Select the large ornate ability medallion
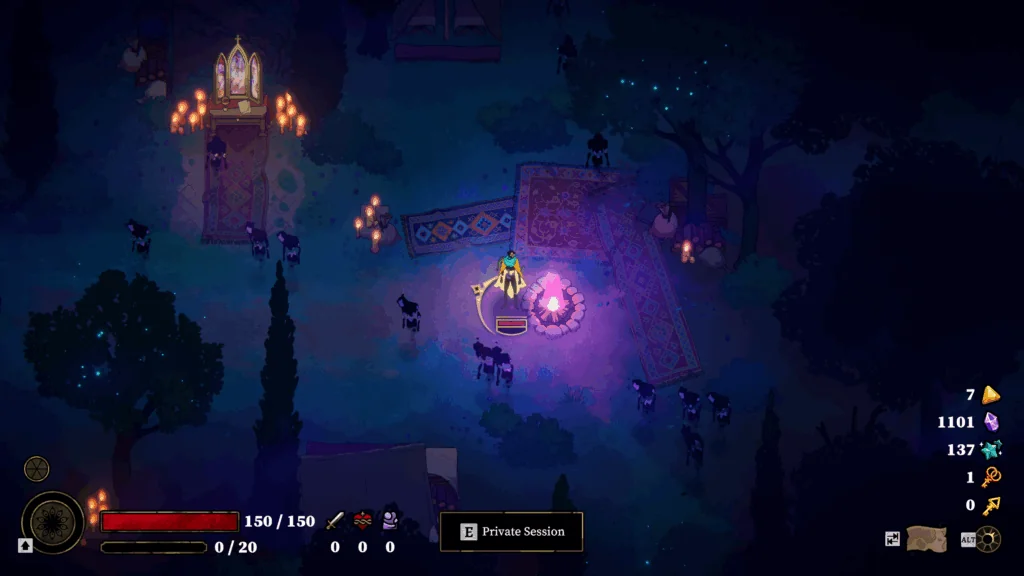Viewport: 1024px width, 576px height. point(53,521)
